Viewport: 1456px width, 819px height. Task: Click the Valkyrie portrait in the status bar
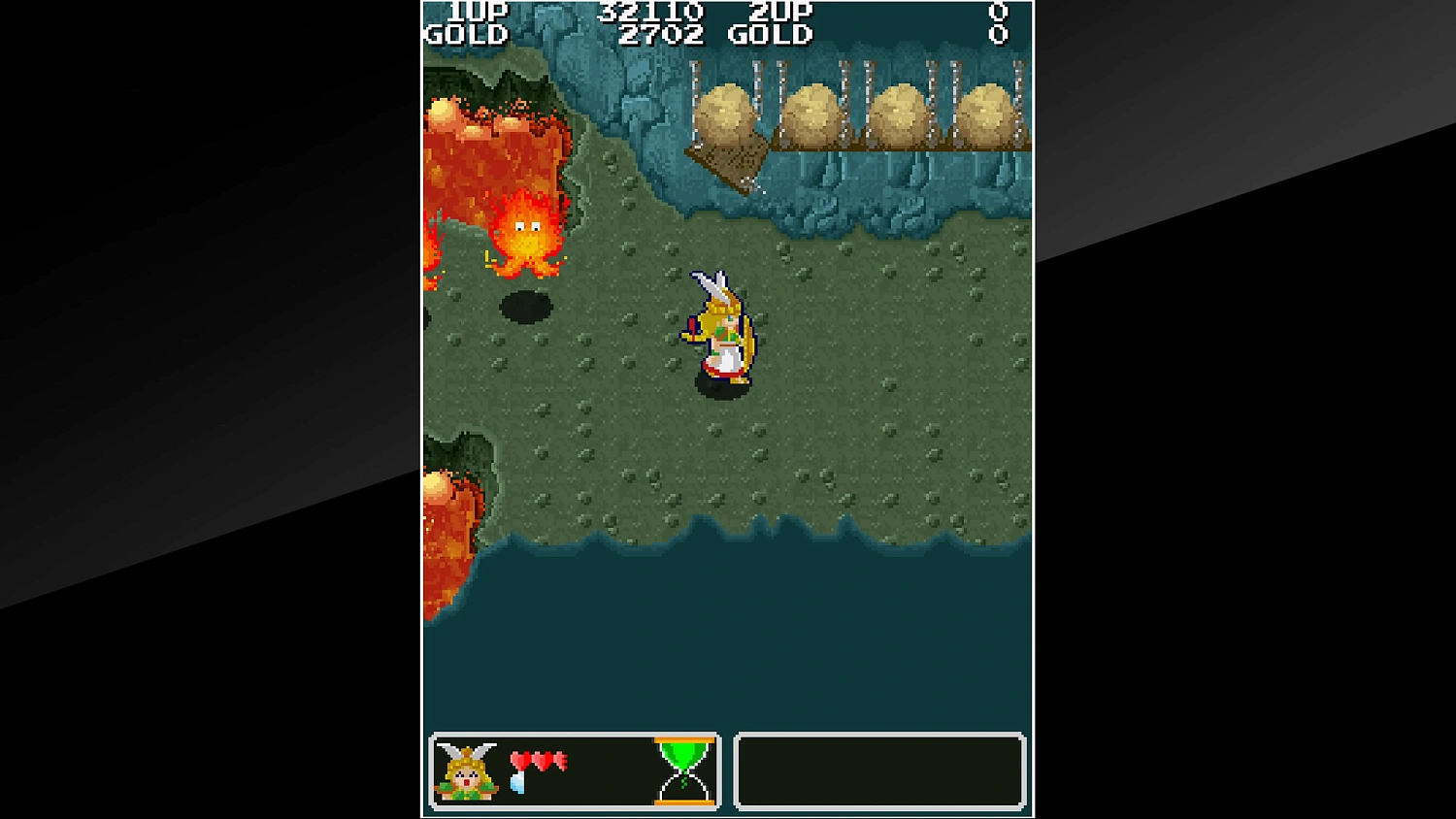[468, 771]
